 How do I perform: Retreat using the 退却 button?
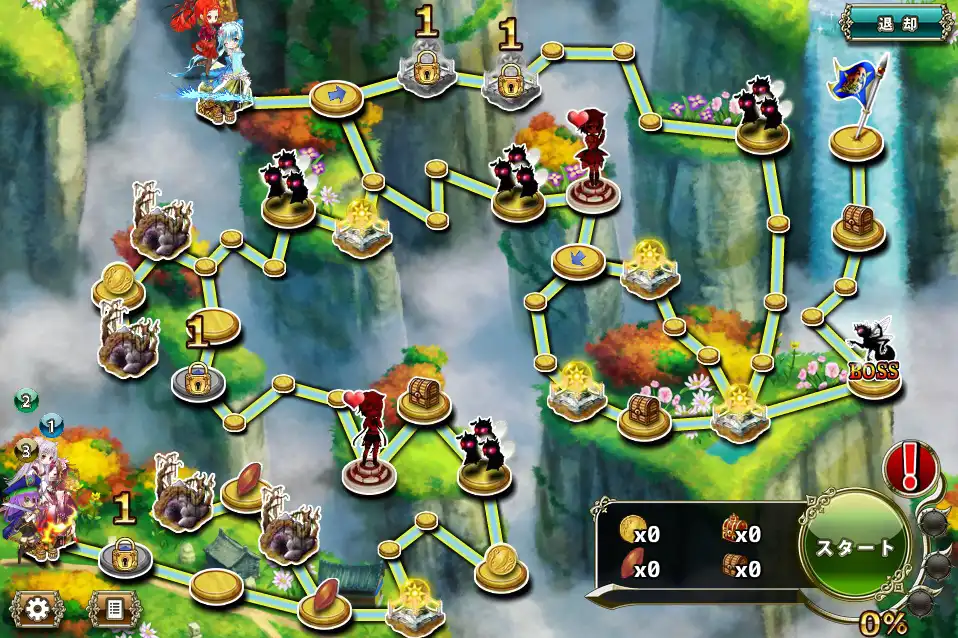pos(897,22)
